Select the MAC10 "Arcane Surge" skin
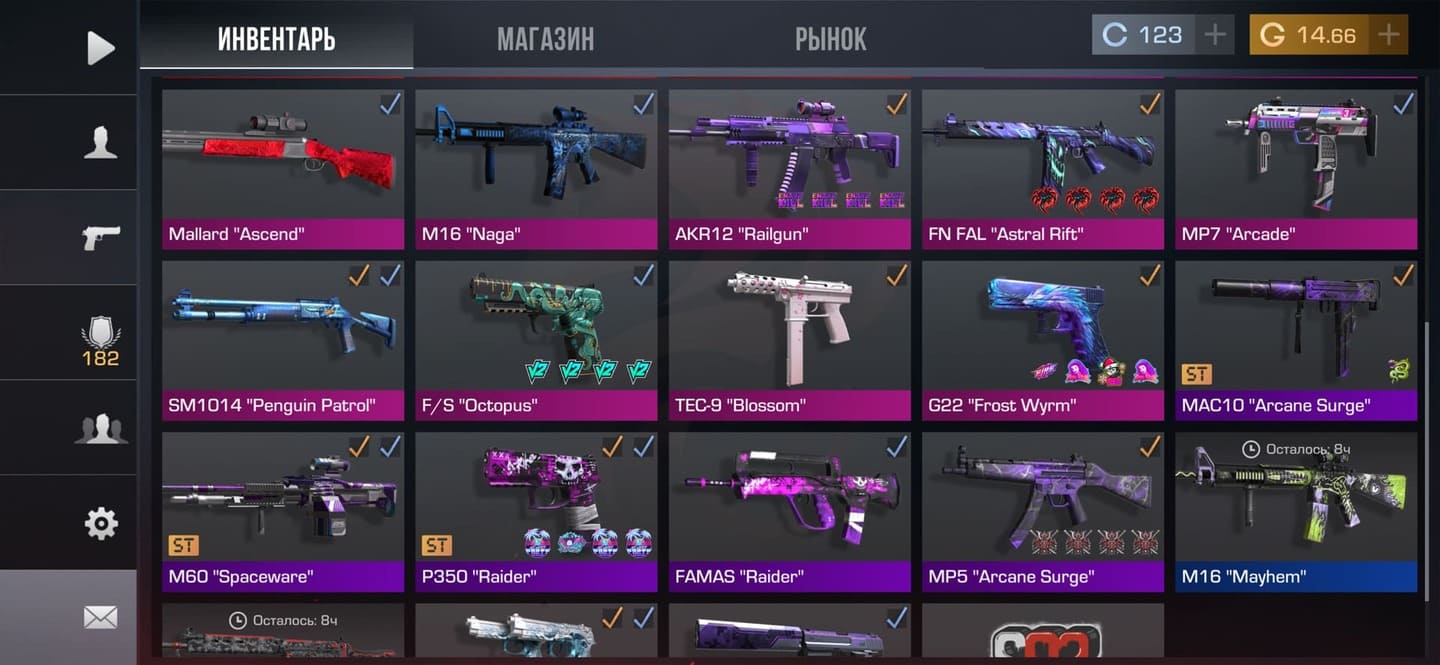The height and width of the screenshot is (665, 1440). pyautogui.click(x=1296, y=340)
